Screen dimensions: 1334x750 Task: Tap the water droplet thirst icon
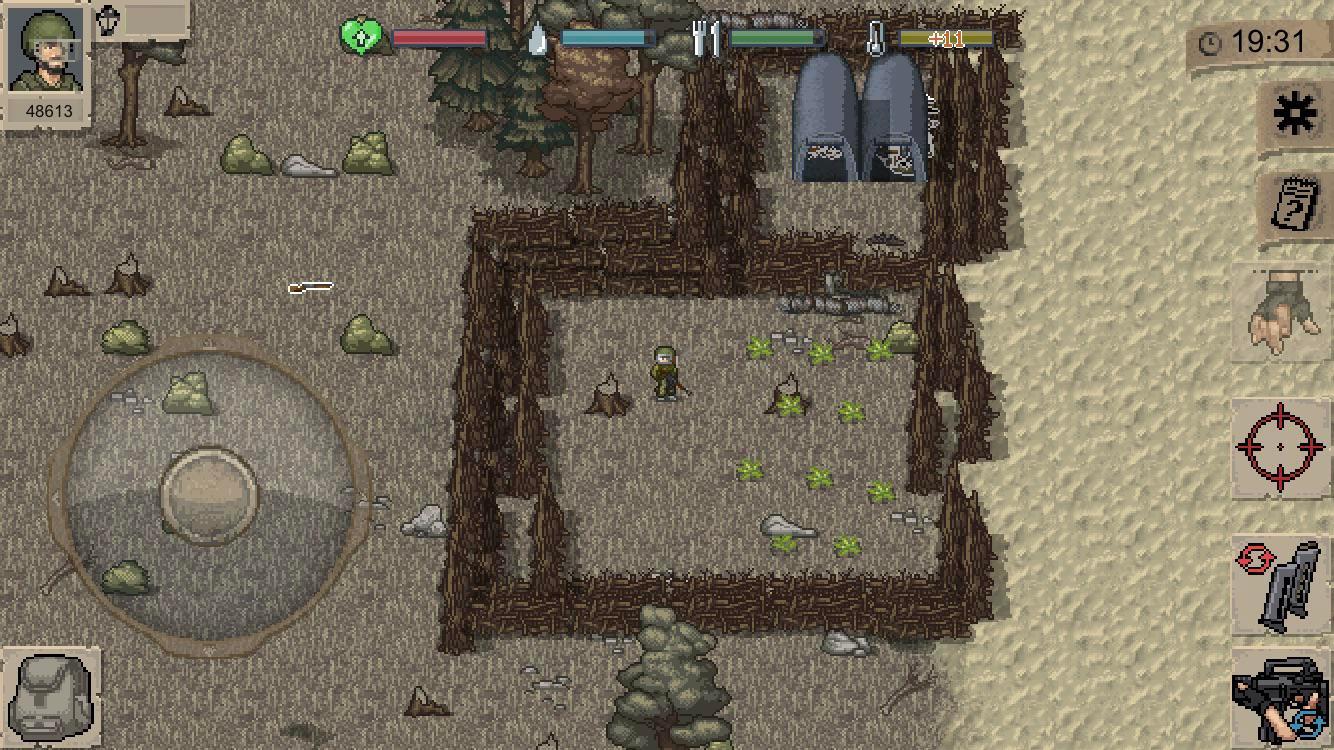[536, 38]
